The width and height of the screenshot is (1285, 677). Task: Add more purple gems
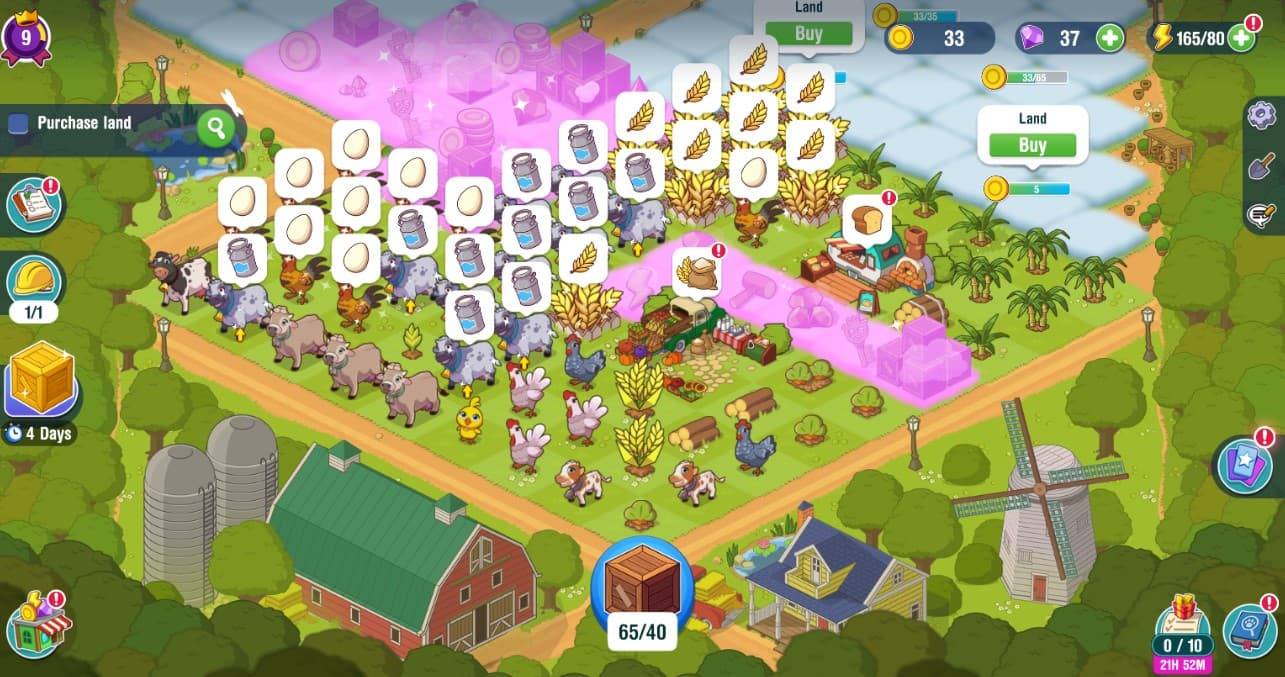pyautogui.click(x=1109, y=39)
